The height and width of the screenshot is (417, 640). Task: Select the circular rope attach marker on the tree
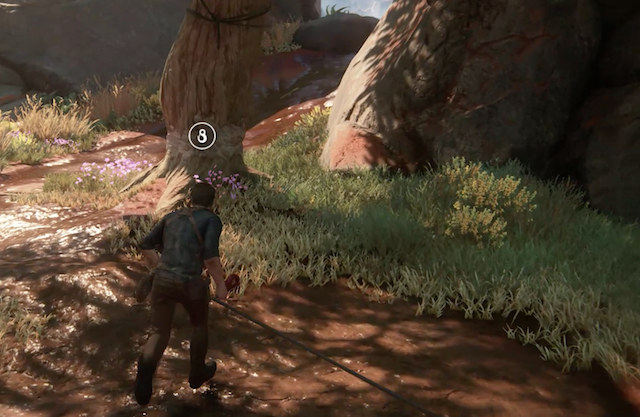pos(202,136)
